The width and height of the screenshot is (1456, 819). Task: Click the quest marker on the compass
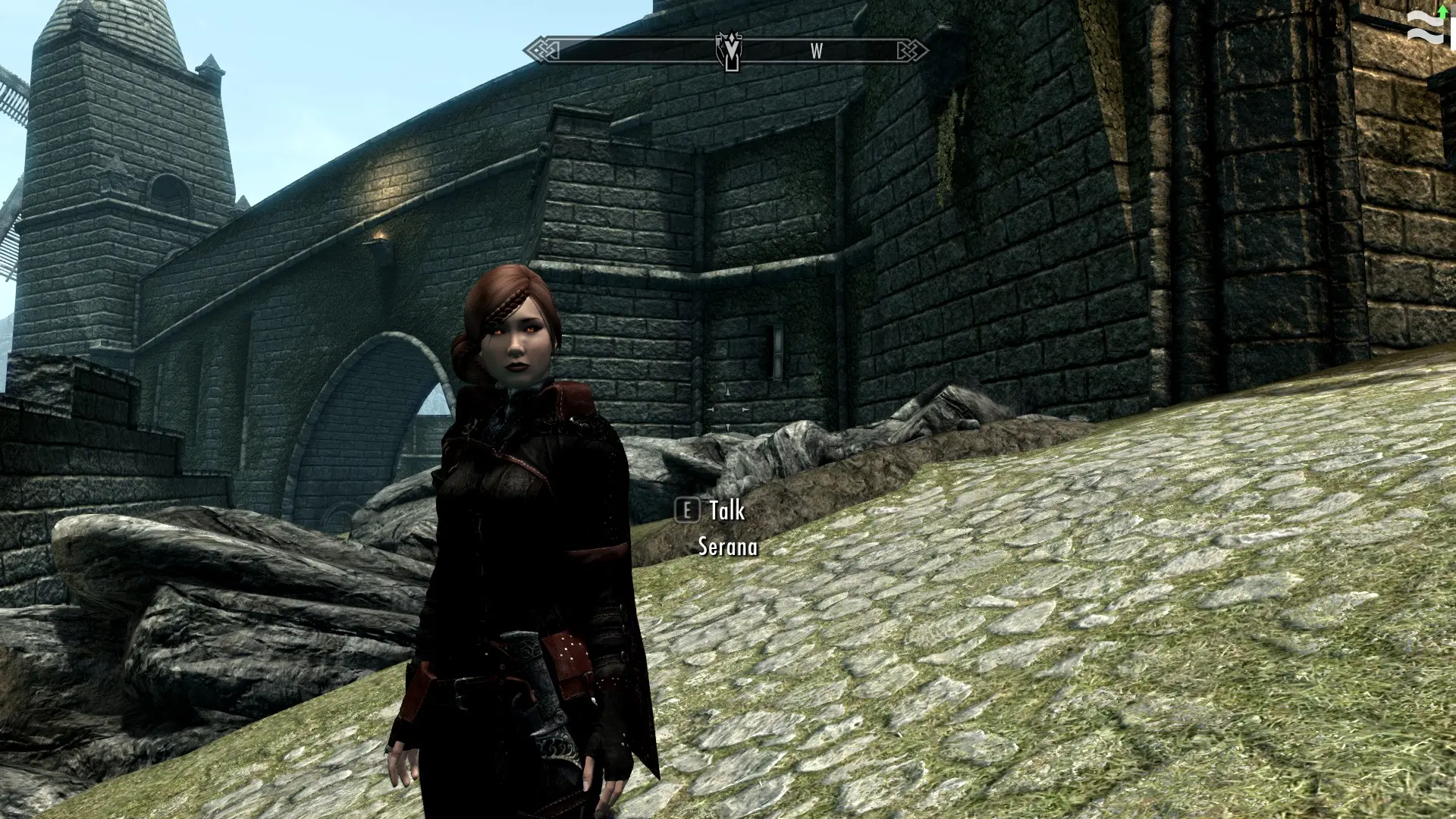(x=730, y=50)
